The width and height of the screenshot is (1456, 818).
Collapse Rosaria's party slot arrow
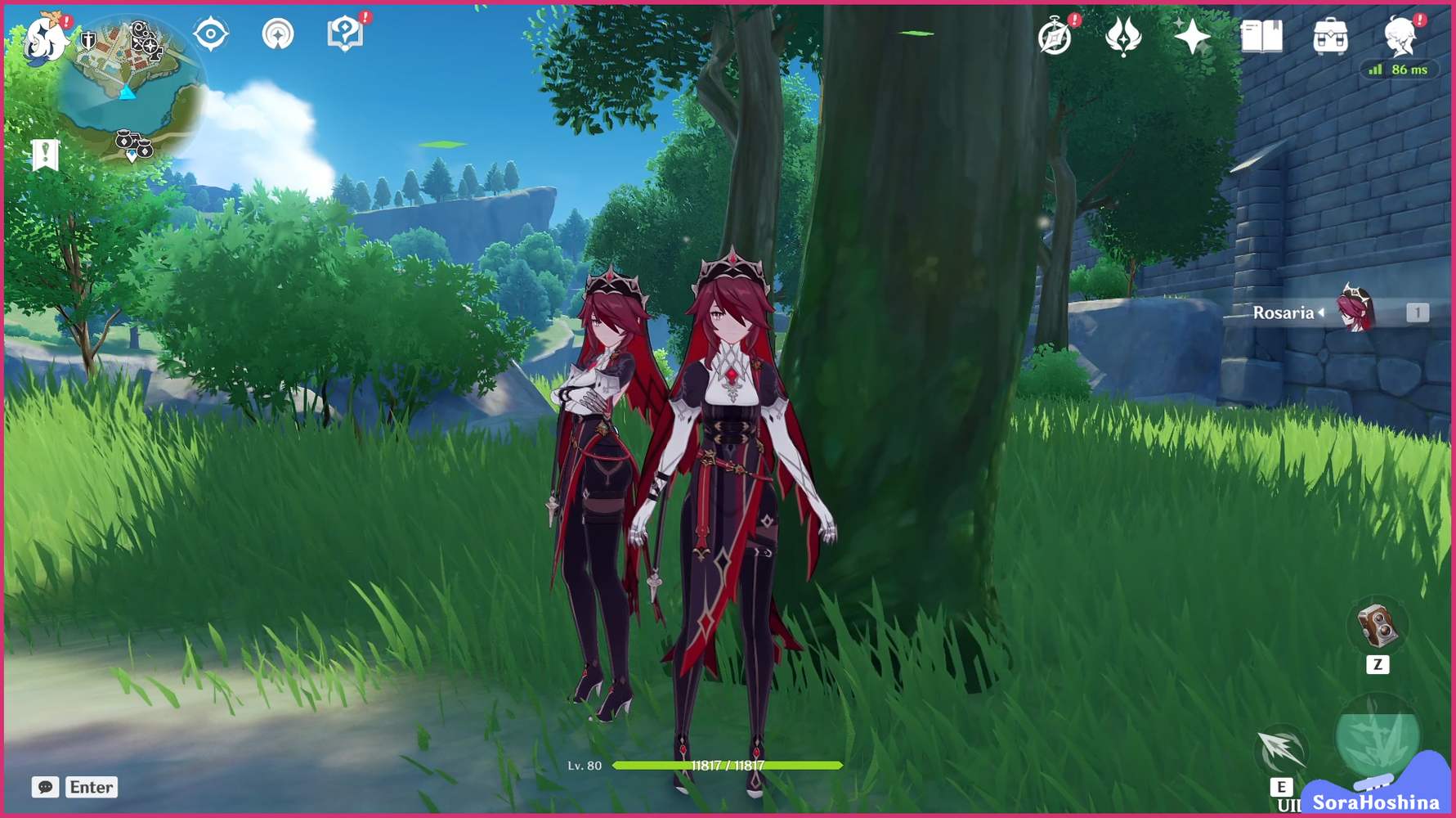pos(1322,312)
